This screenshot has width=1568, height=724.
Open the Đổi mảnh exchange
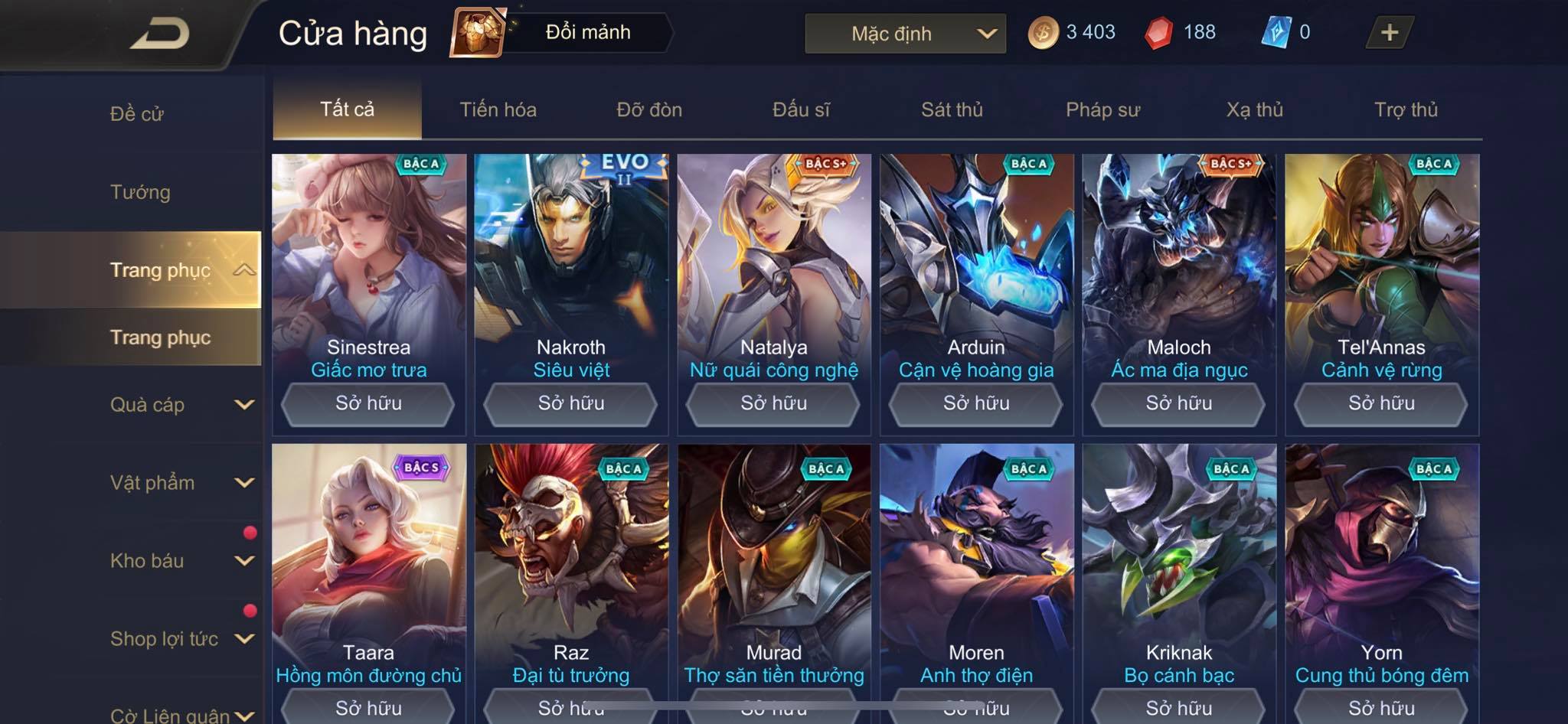(563, 32)
